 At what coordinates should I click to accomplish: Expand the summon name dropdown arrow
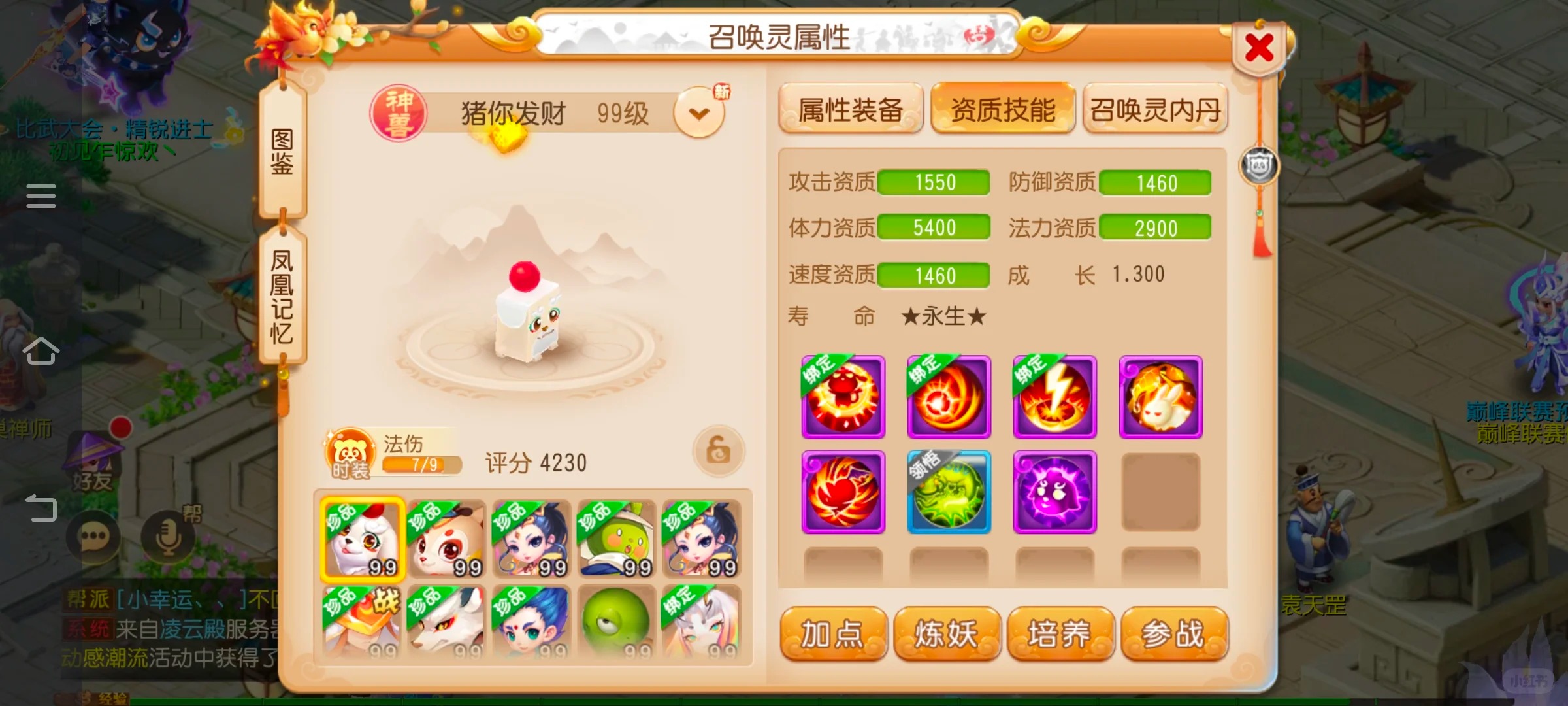coord(699,114)
